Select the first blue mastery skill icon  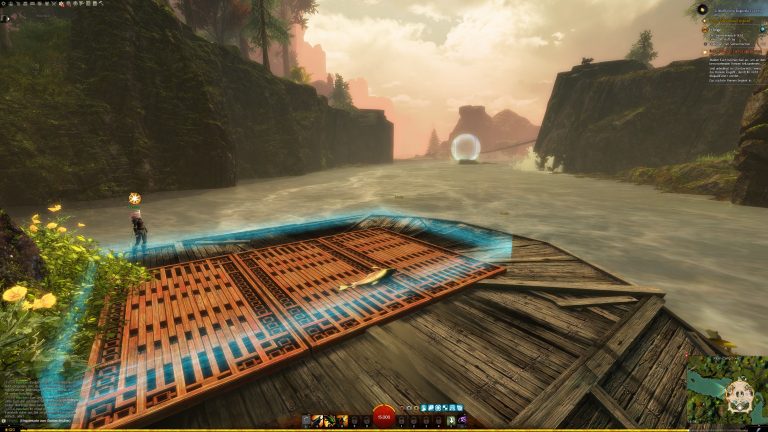click(x=425, y=408)
